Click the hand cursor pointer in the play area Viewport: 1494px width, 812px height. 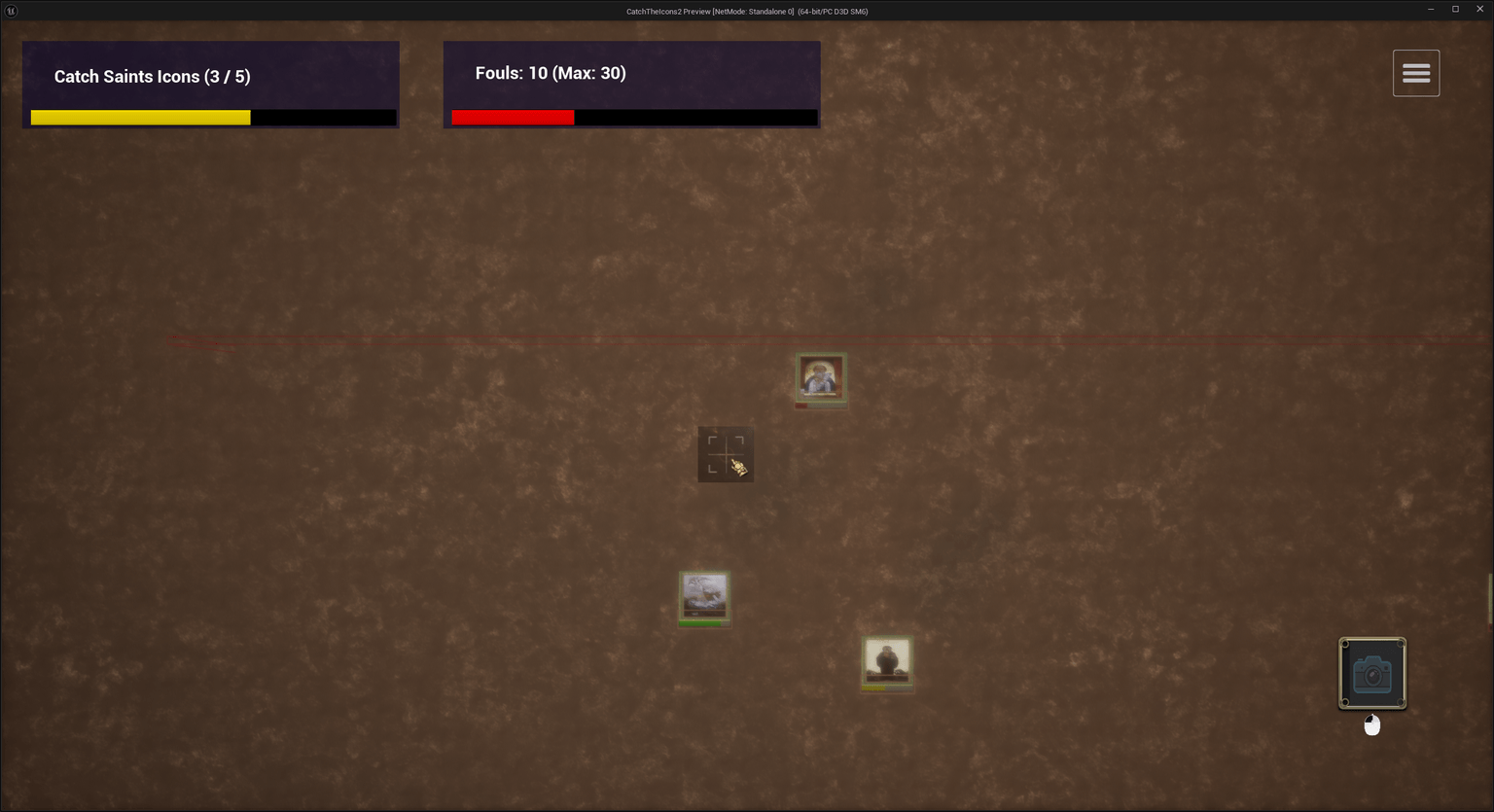click(x=737, y=469)
